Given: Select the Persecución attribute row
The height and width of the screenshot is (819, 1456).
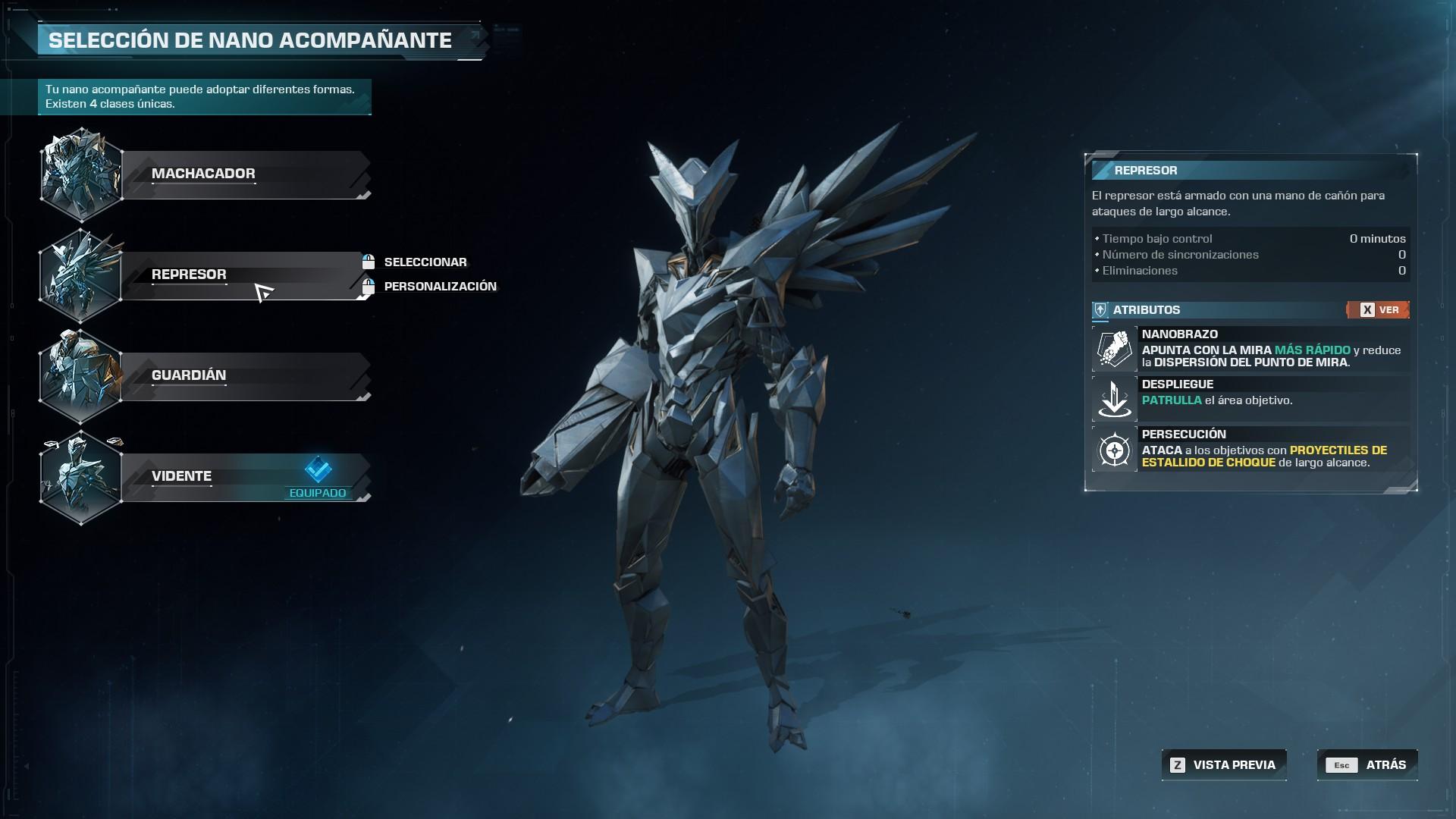Looking at the screenshot, I should pyautogui.click(x=1251, y=449).
